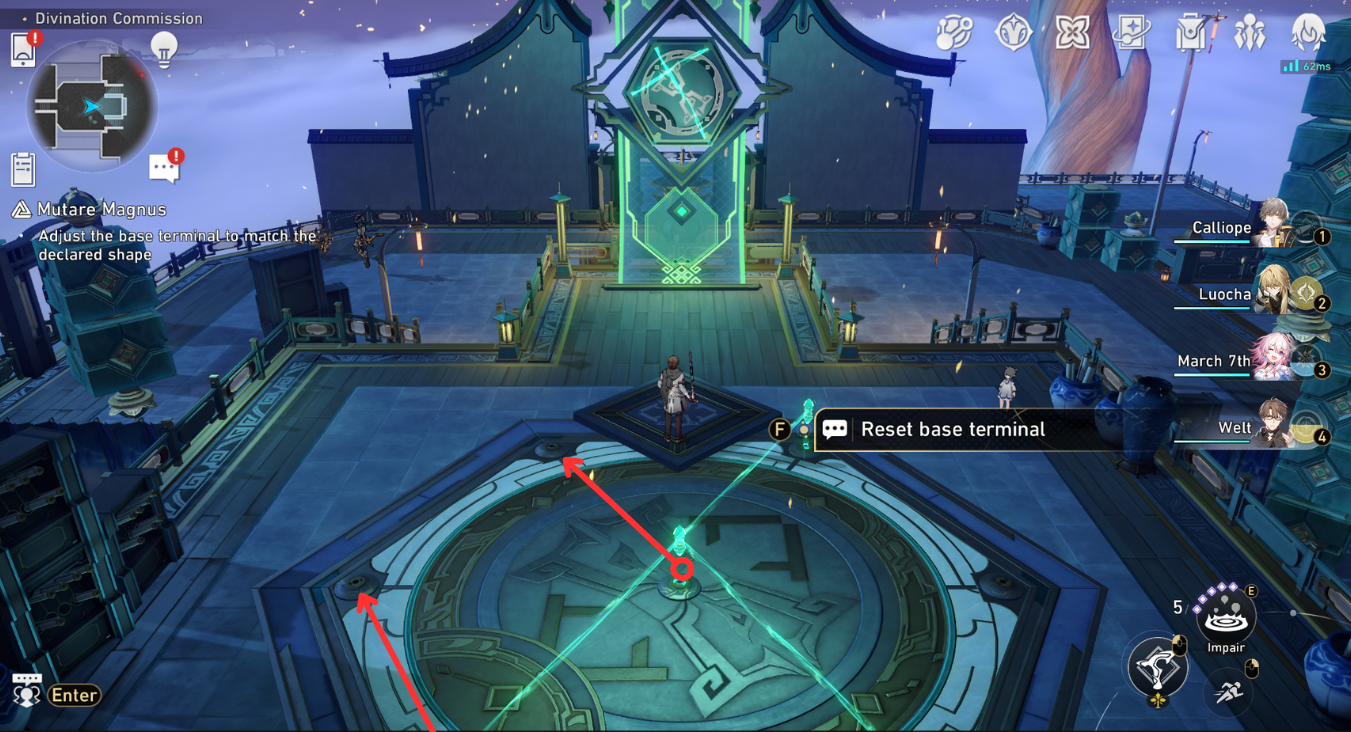Image resolution: width=1351 pixels, height=732 pixels.
Task: Open the Travel Log card icon
Action: (x=1131, y=32)
